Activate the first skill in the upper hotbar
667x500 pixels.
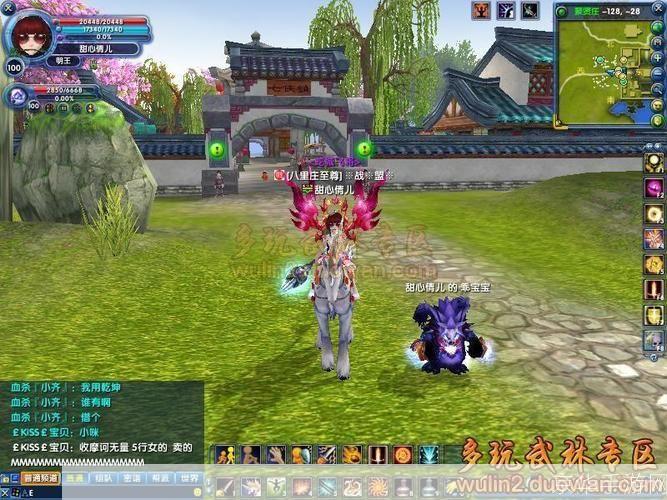[x=225, y=455]
